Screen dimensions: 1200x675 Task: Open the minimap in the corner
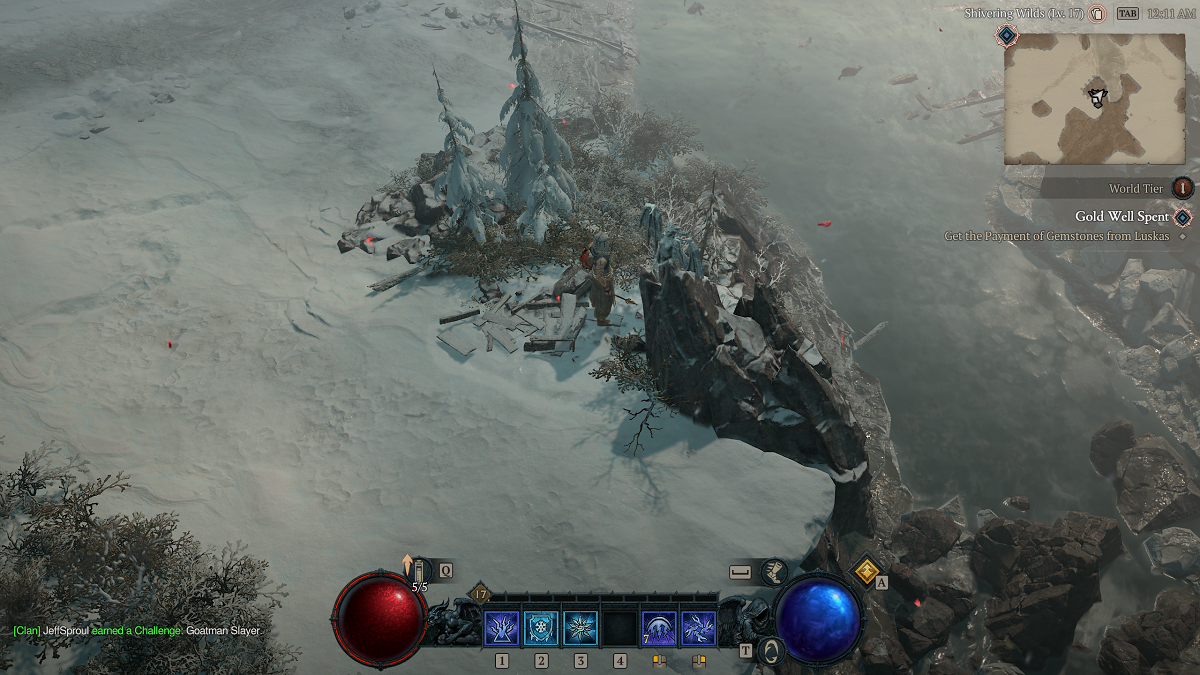pyautogui.click(x=1095, y=97)
